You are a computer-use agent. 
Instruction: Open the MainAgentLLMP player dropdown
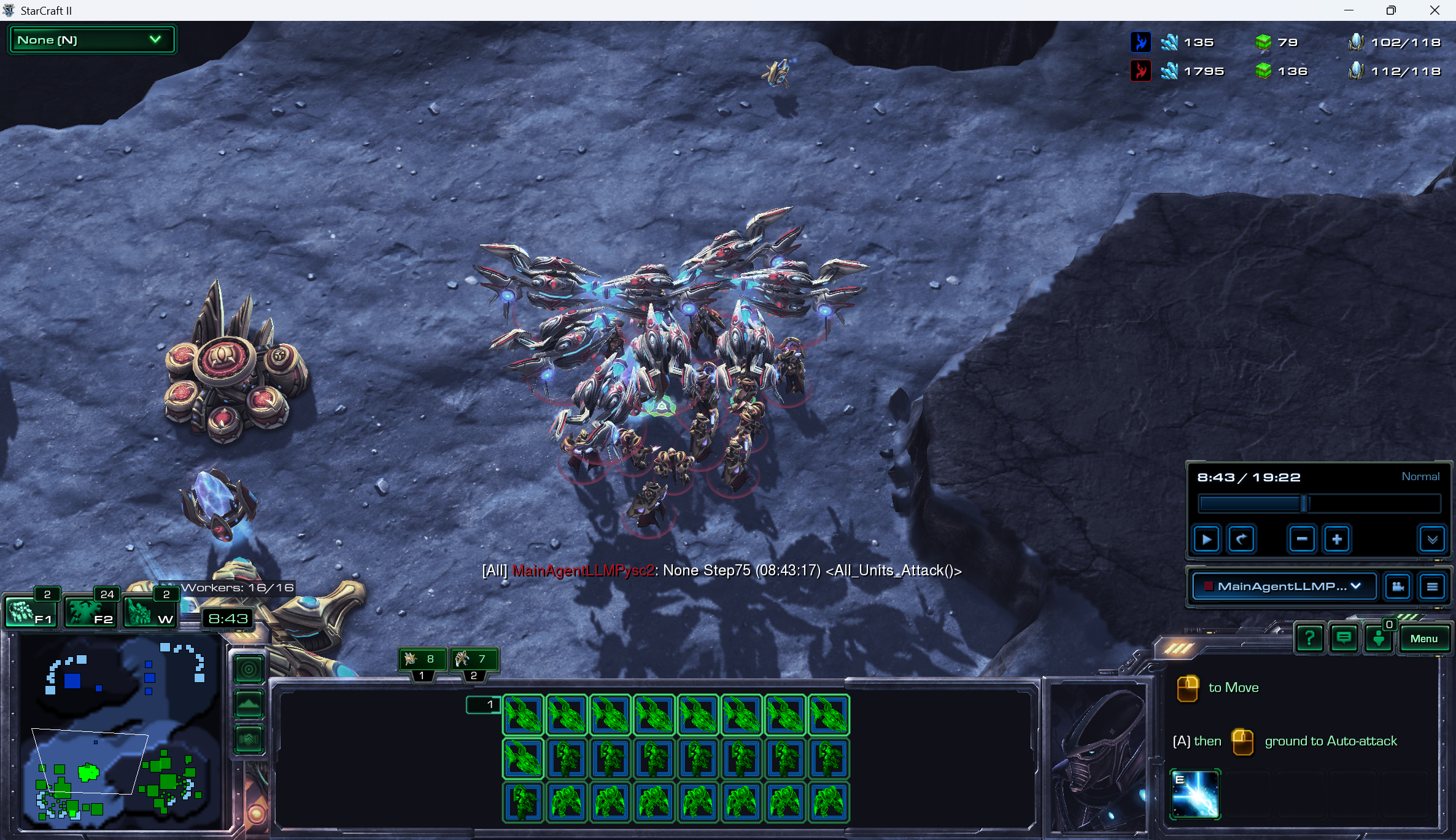[1284, 586]
